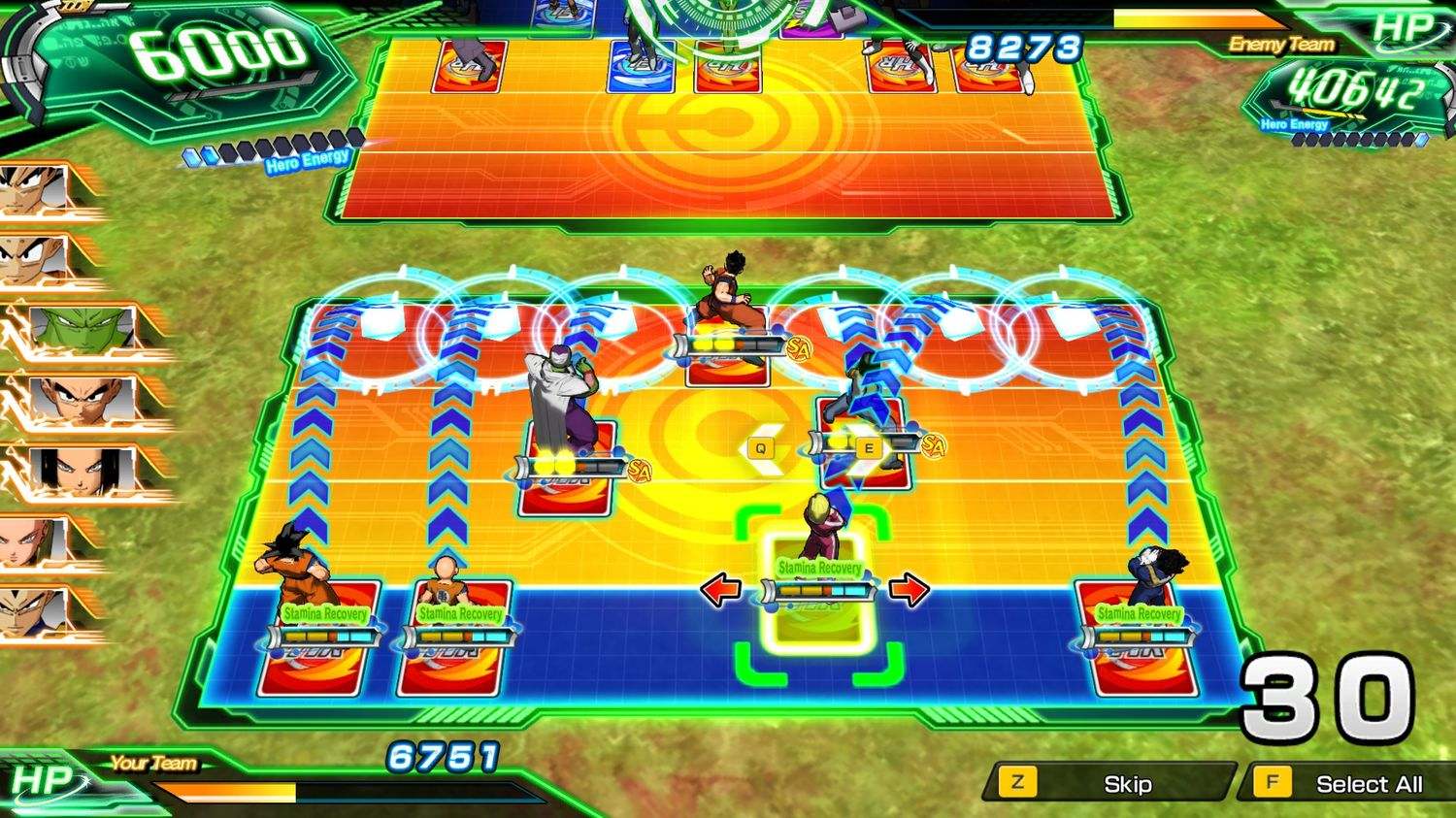1456x818 pixels.
Task: Shift the selected card with the red right arrow
Action: 909,589
